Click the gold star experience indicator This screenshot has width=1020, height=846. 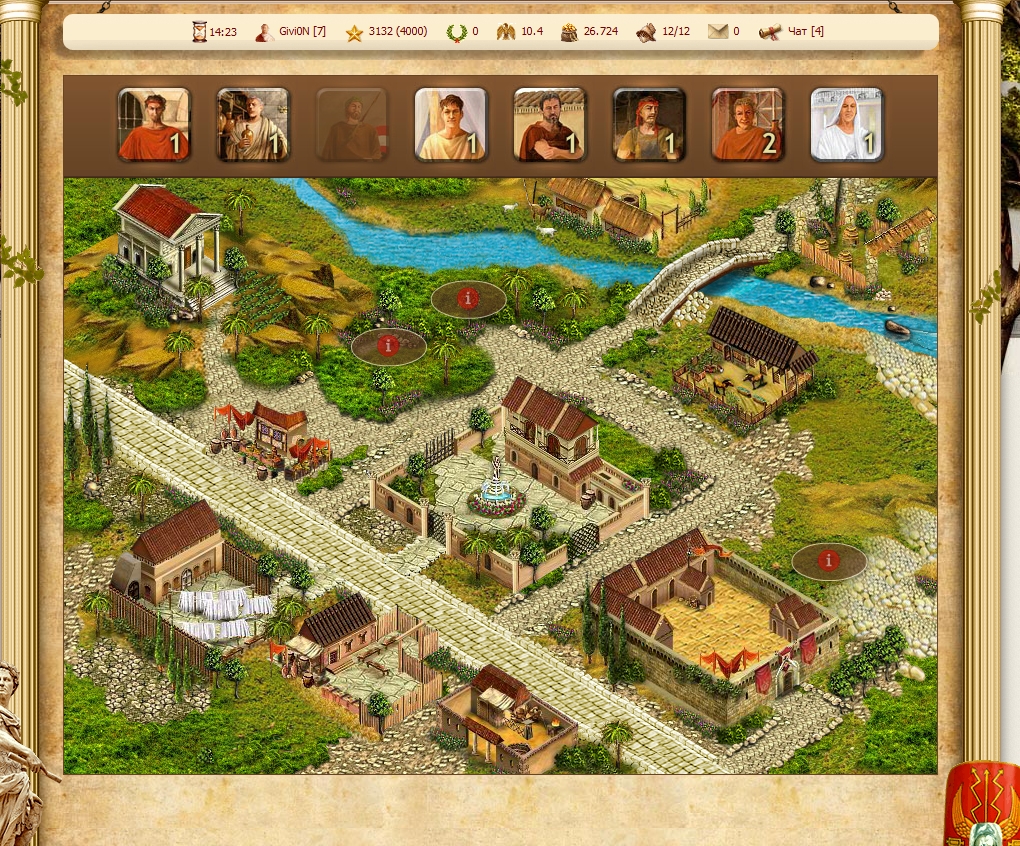tap(354, 32)
